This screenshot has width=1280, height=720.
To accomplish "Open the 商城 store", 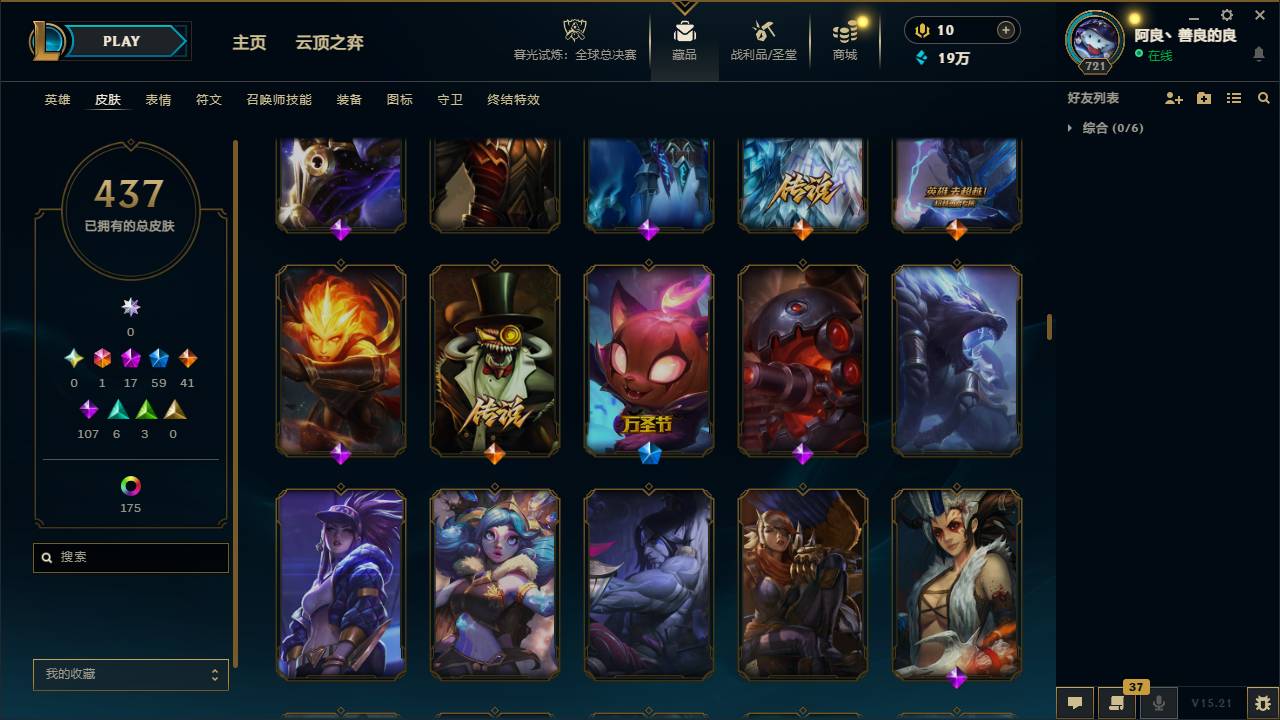I will click(843, 41).
